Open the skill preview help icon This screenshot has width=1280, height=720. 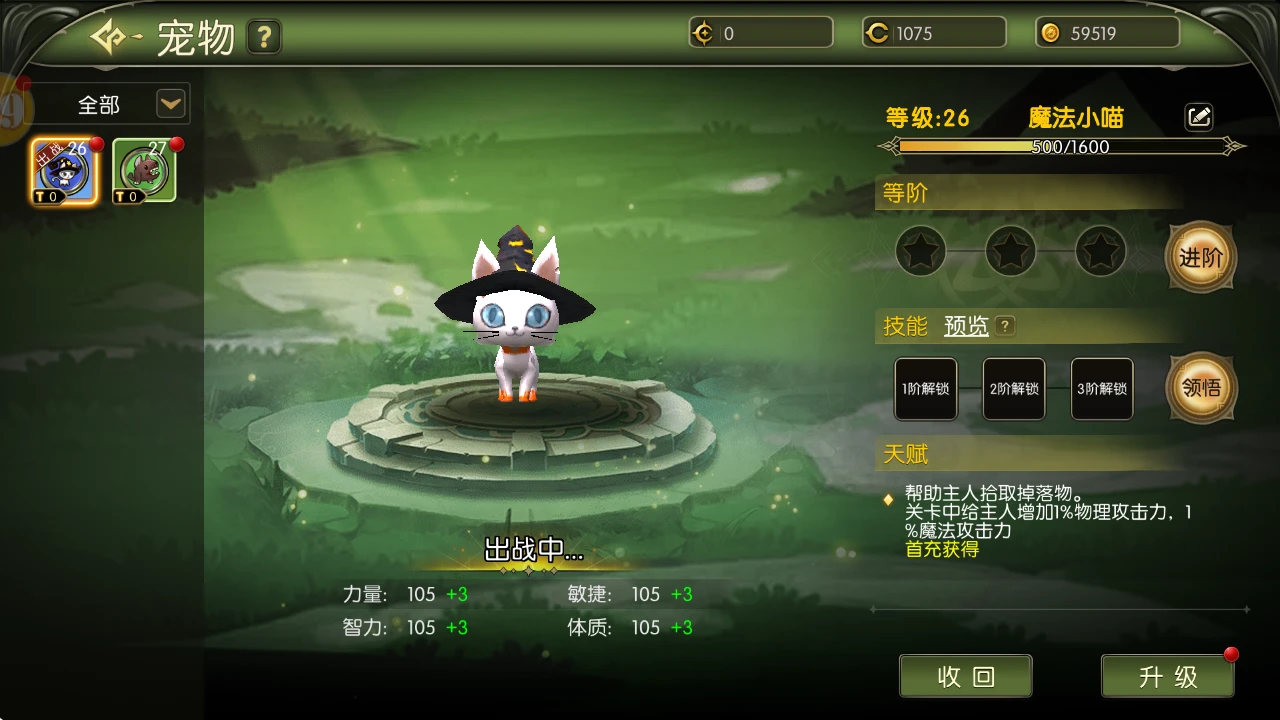[1003, 326]
